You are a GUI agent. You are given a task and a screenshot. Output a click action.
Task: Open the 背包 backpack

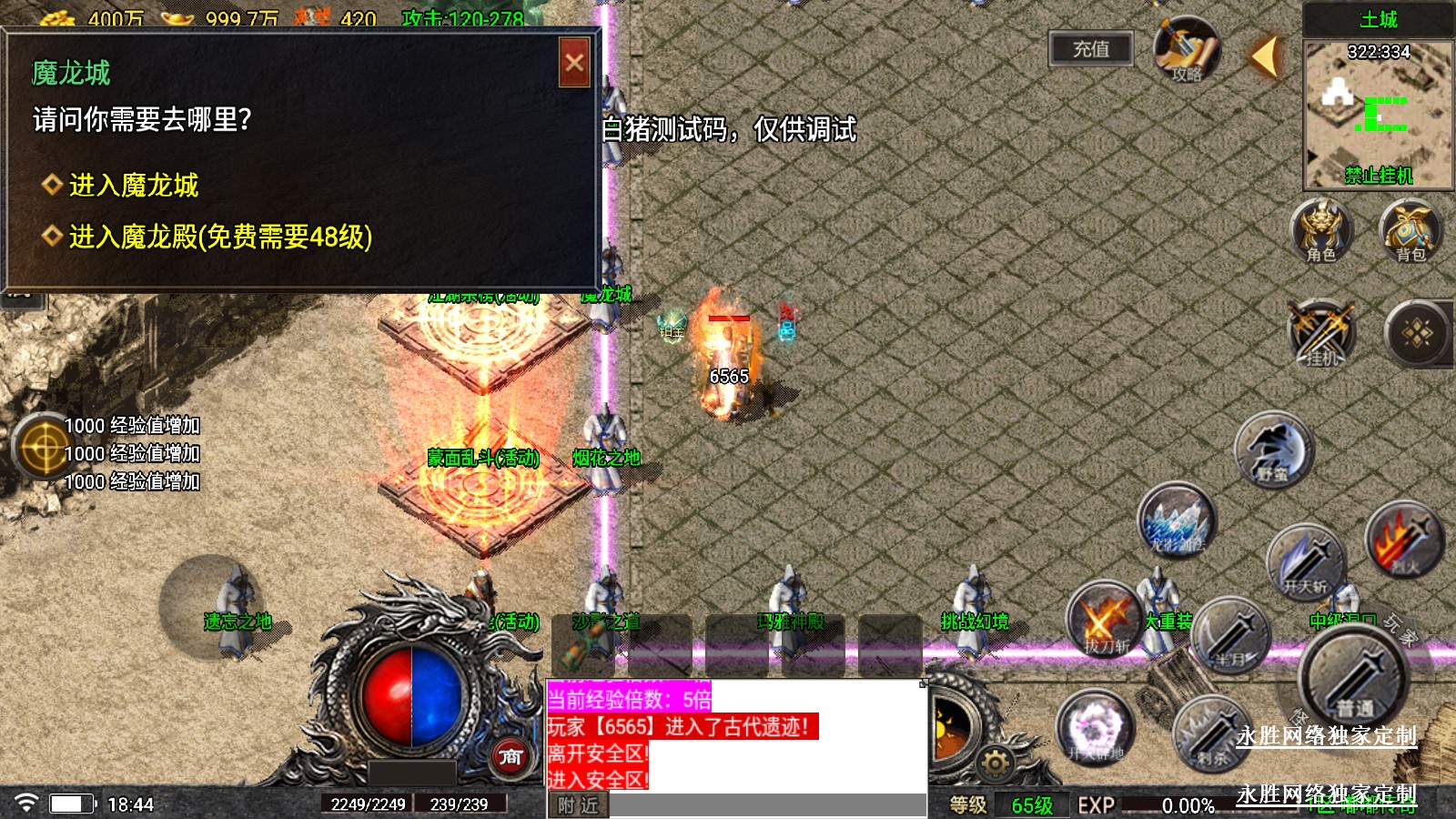[1410, 231]
